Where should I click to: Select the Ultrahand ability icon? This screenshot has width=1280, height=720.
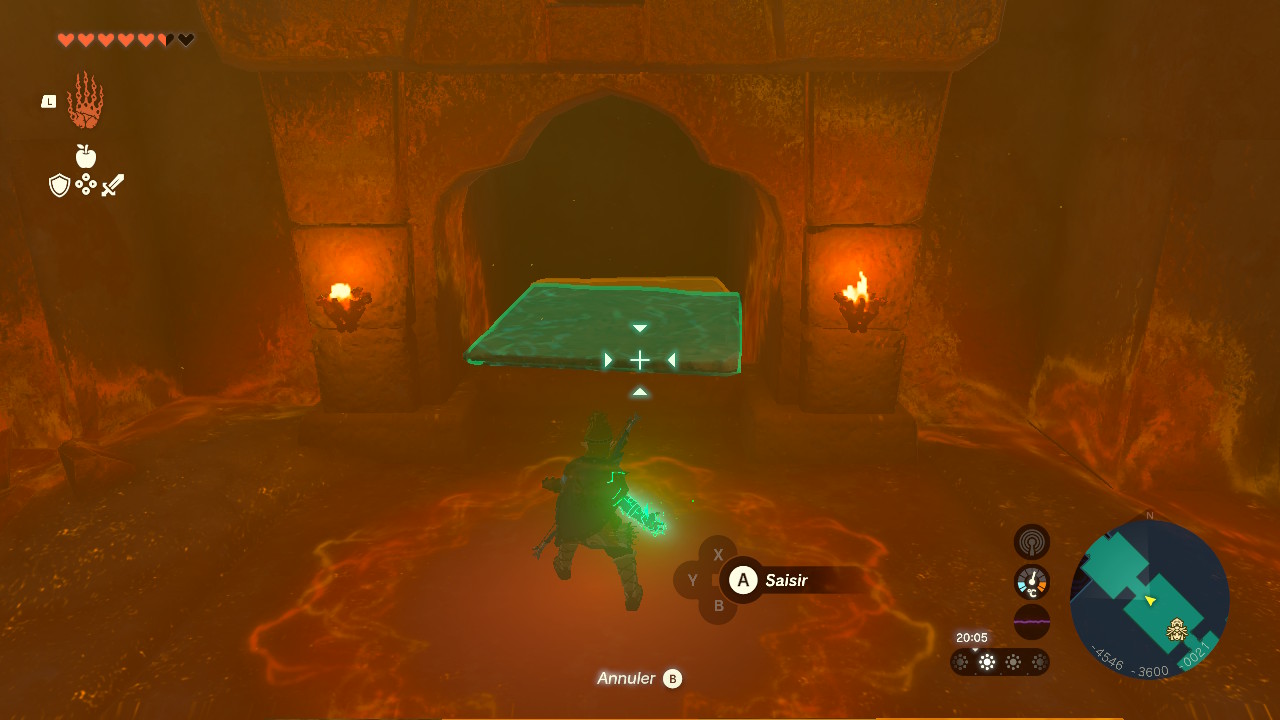point(85,101)
